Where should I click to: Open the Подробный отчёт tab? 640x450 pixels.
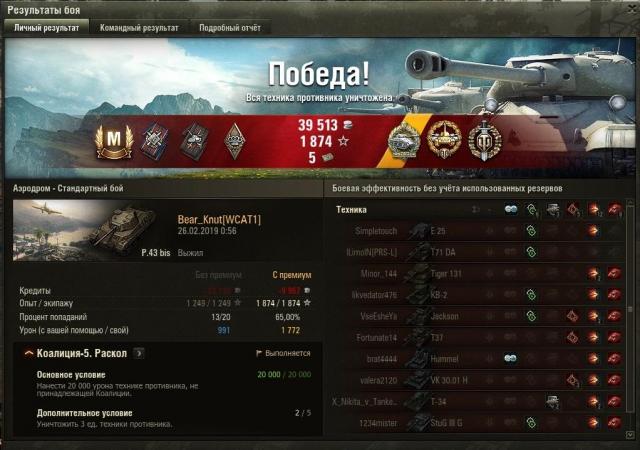coord(229,28)
